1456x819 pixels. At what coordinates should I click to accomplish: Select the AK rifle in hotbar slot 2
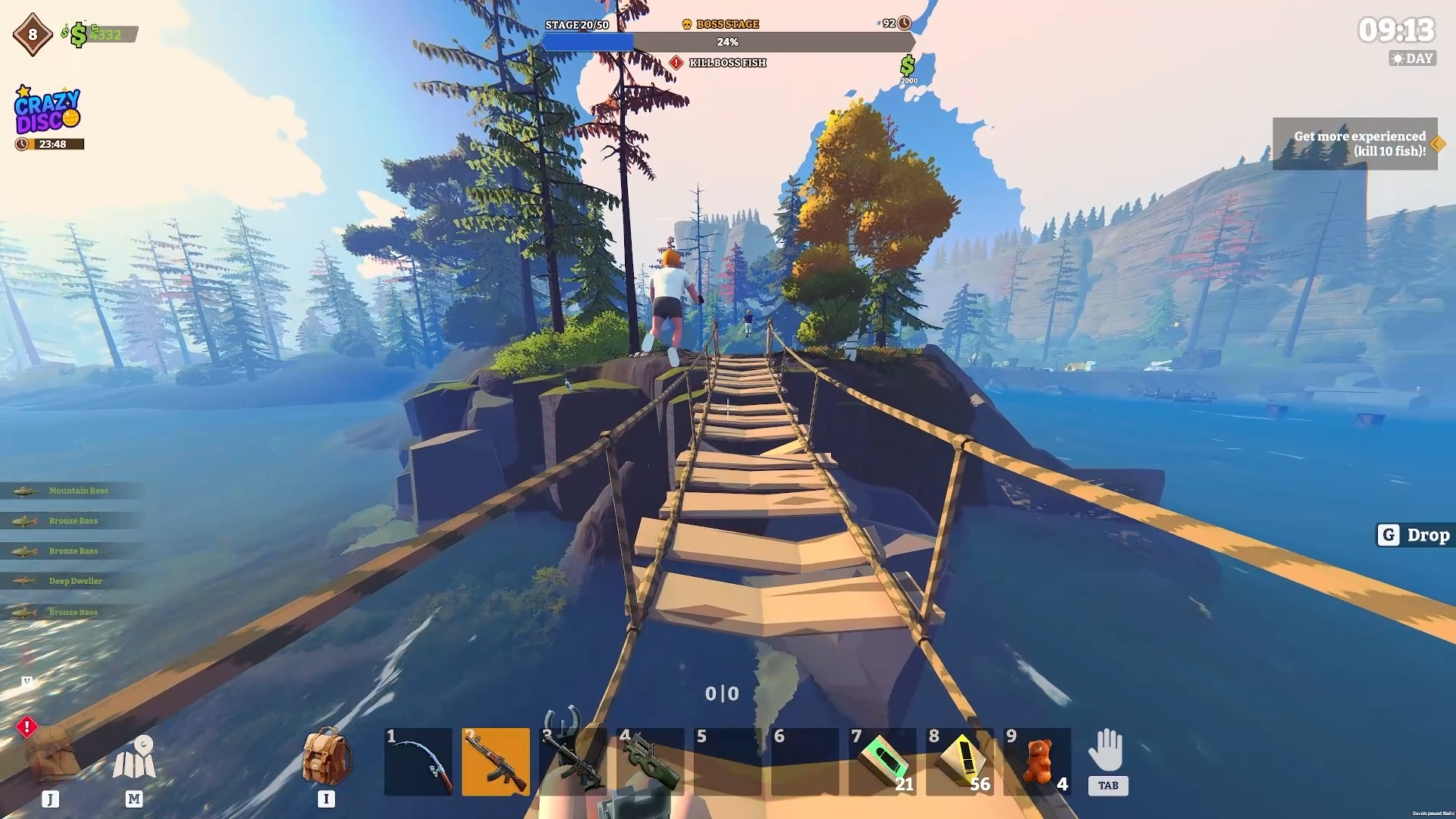click(x=497, y=761)
